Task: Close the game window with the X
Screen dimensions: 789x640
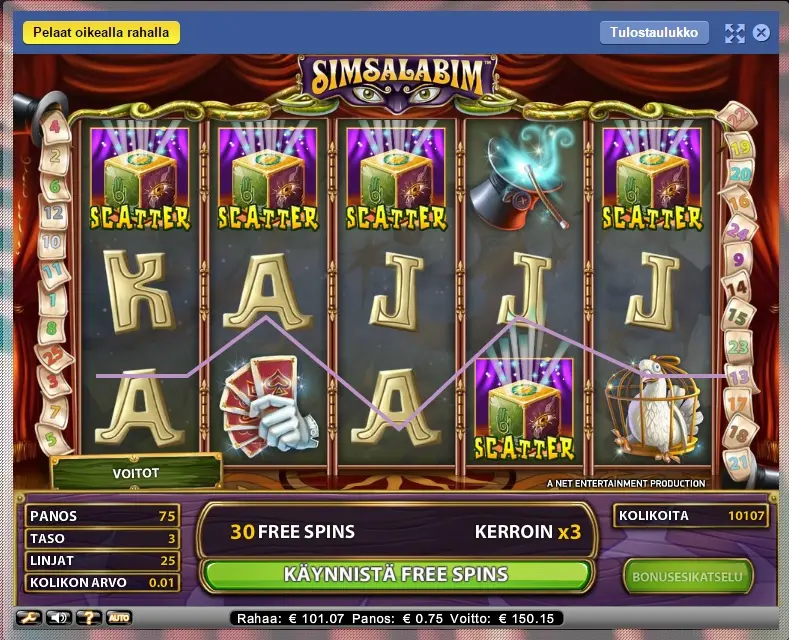Action: tap(761, 33)
